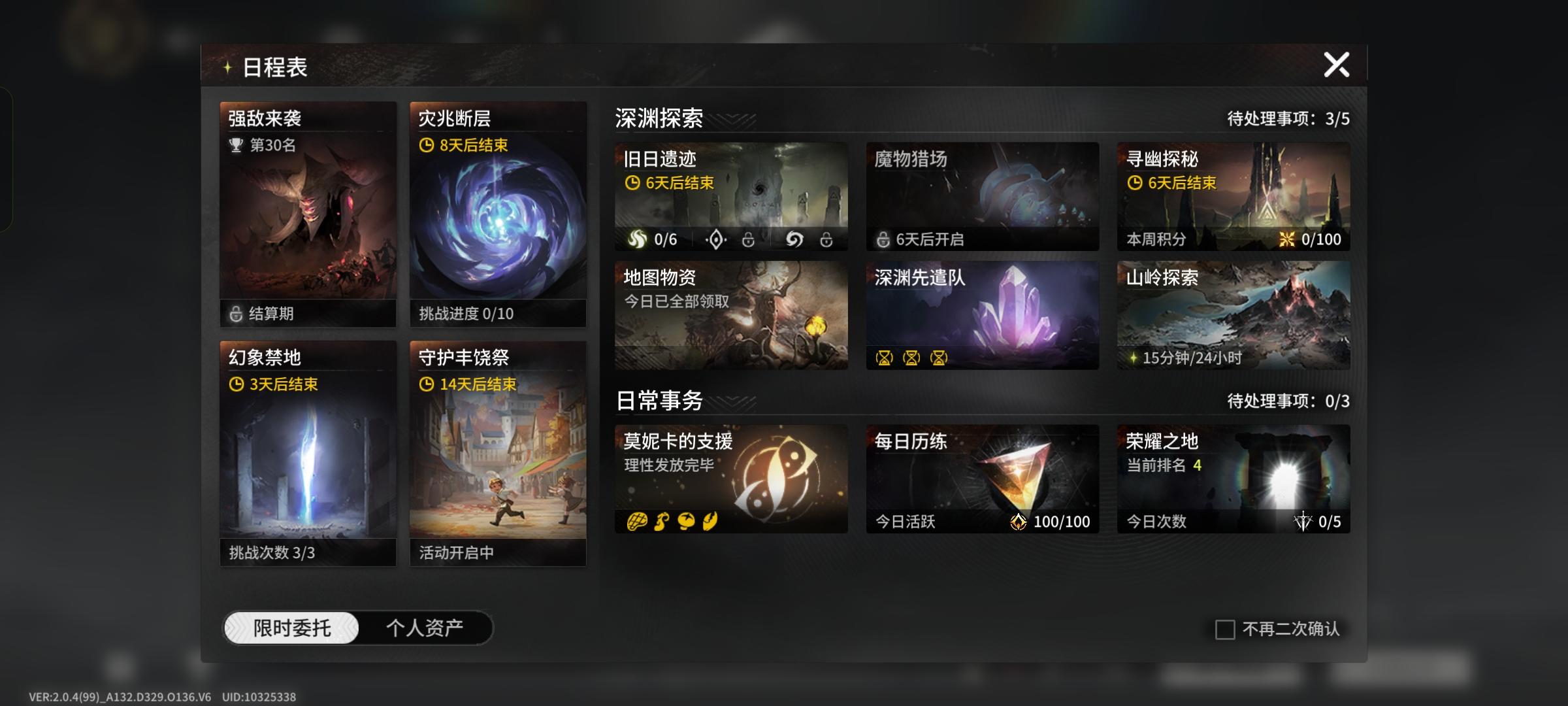This screenshot has height=706, width=1568.
Task: Select the dark vortex icon in 旧日遗迹 row
Action: pos(793,241)
